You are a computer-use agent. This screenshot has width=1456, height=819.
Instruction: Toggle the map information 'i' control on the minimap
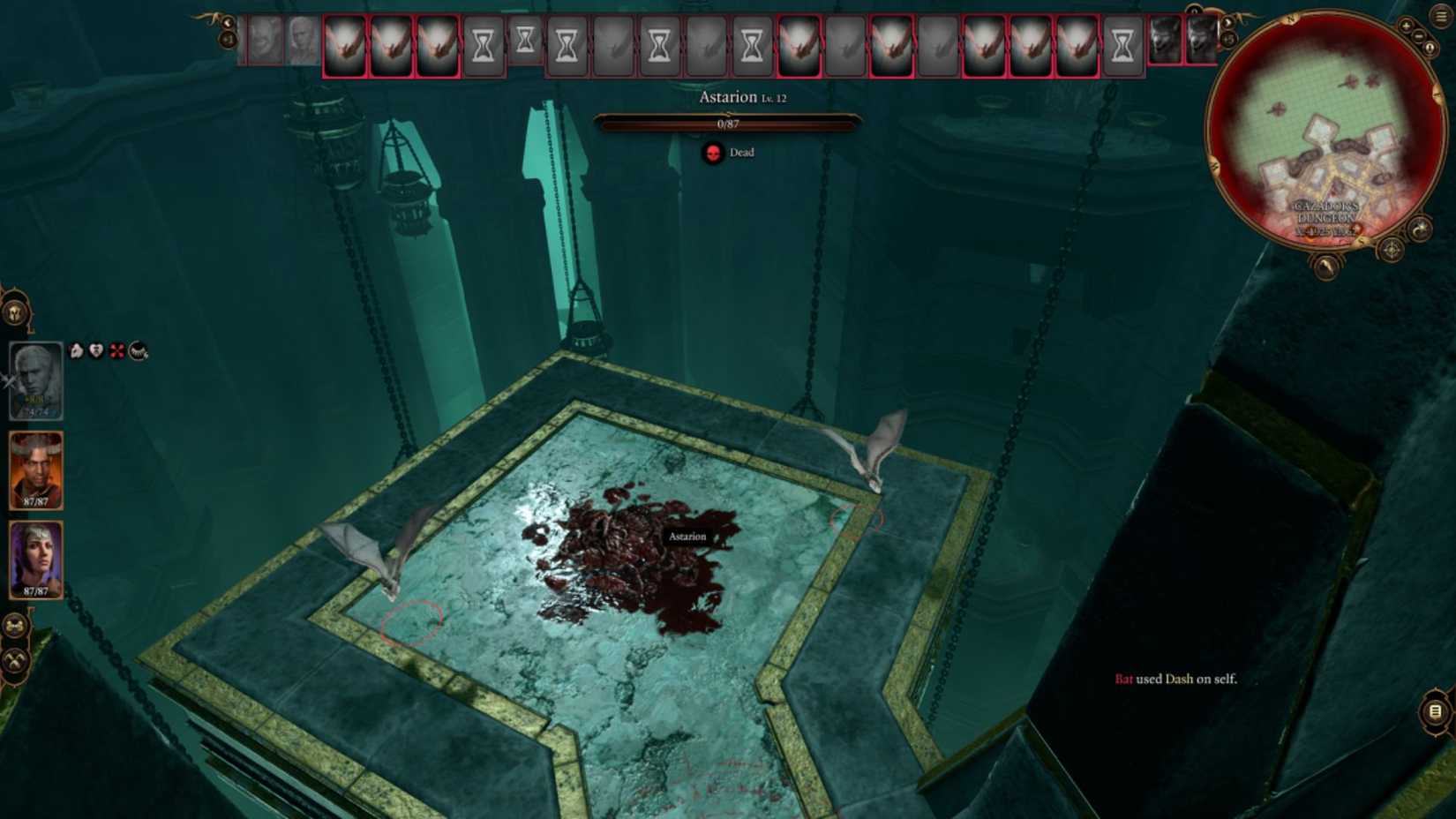pyautogui.click(x=1430, y=47)
